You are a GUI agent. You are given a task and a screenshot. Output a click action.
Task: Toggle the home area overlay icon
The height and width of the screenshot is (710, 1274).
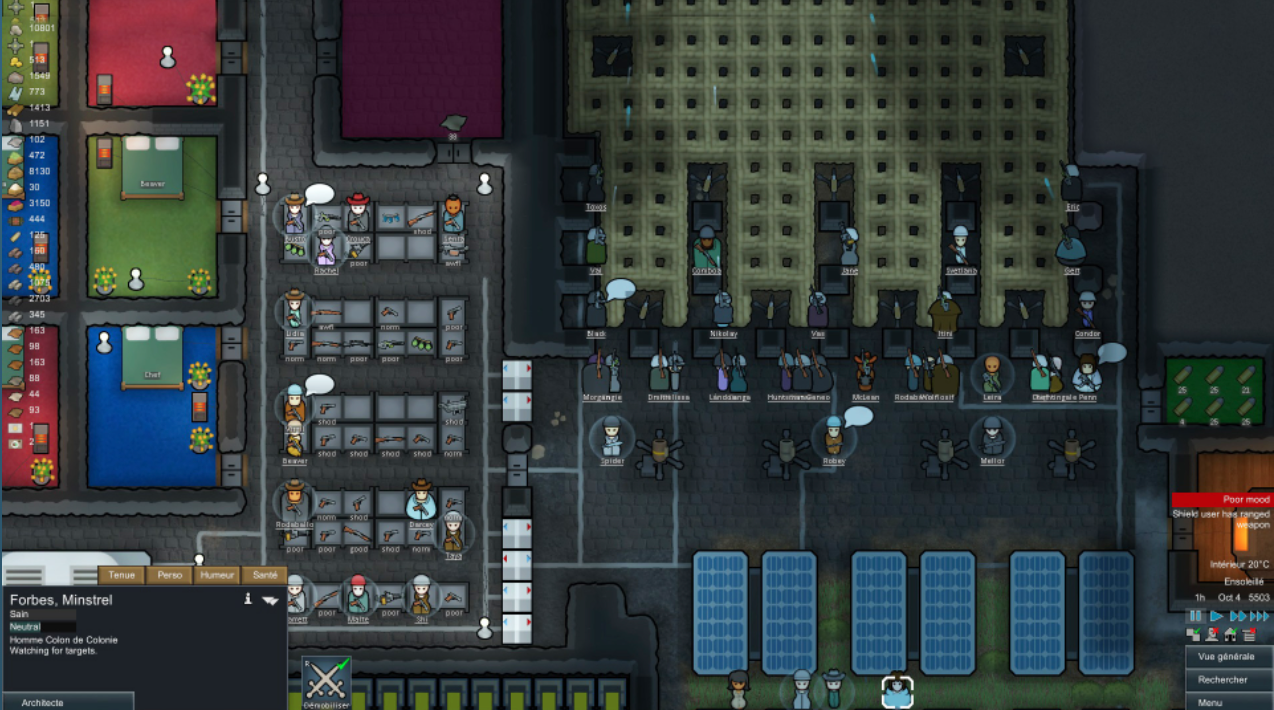(x=1229, y=634)
